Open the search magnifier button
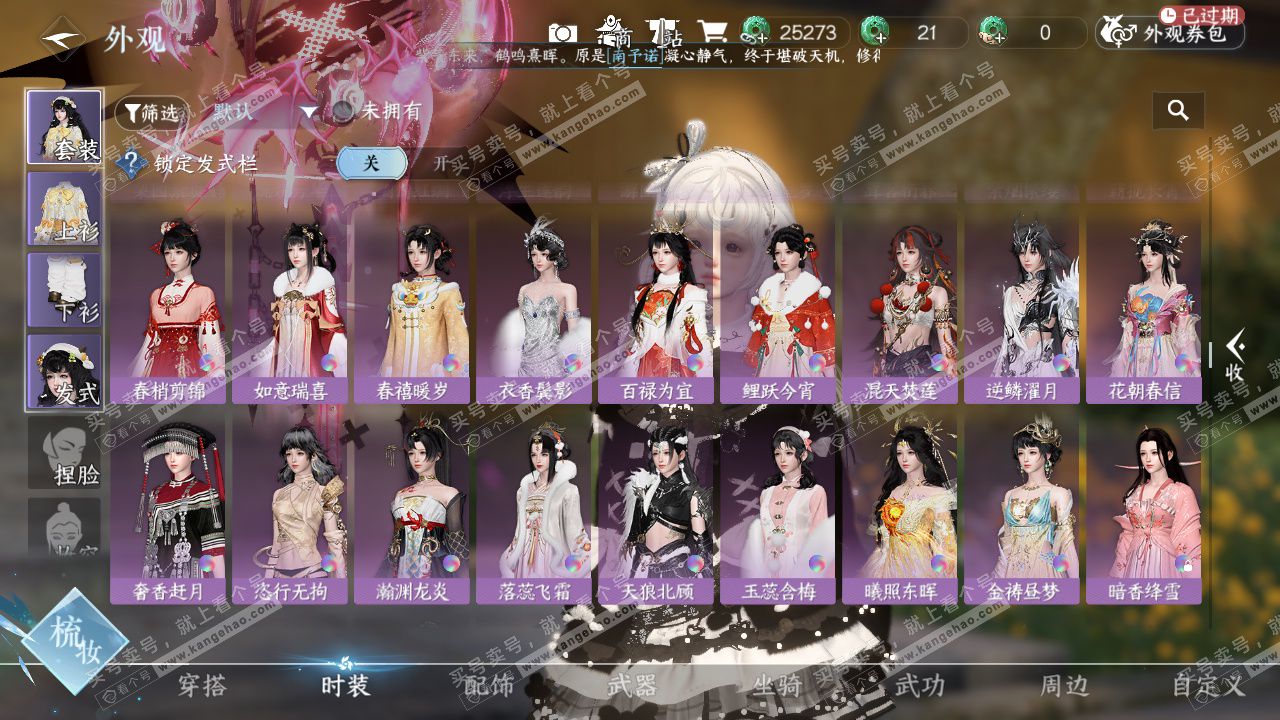The height and width of the screenshot is (720, 1280). click(1178, 111)
